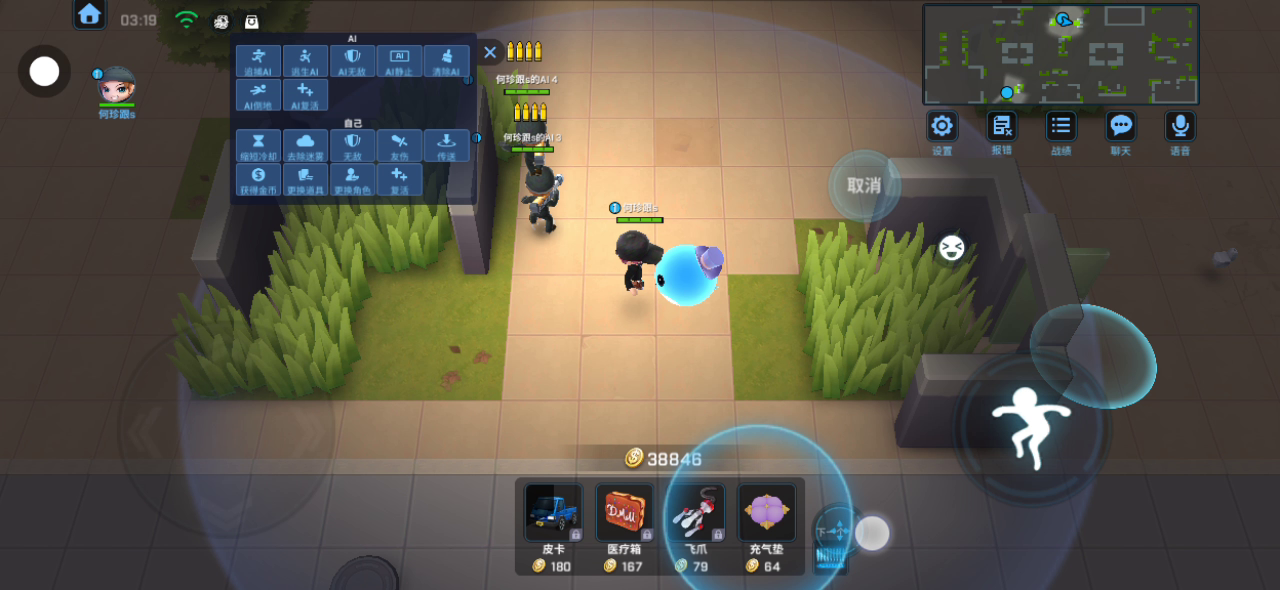Open the 报错 bug report
Screen dimensions: 1280x590
tap(1001, 127)
